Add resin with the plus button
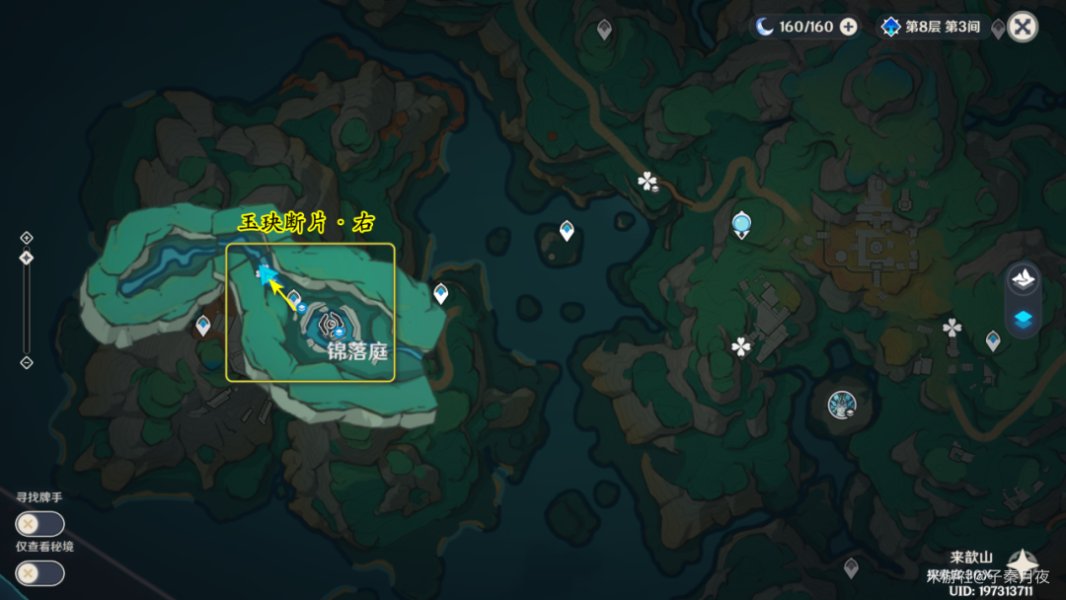This screenshot has height=600, width=1066. [x=848, y=27]
